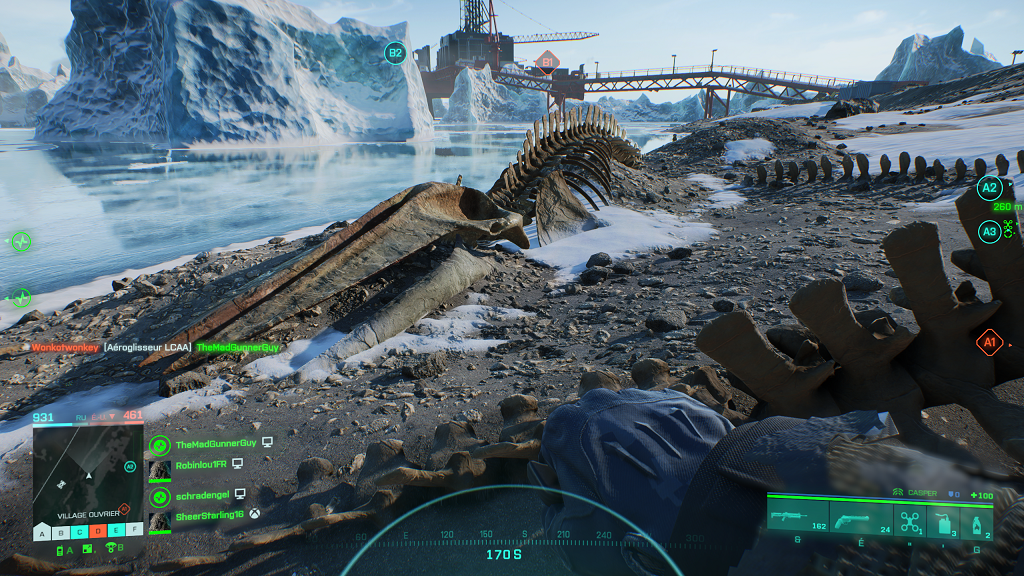
Task: Click the parachute drop call-in icon
Action: pyautogui.click(x=112, y=548)
